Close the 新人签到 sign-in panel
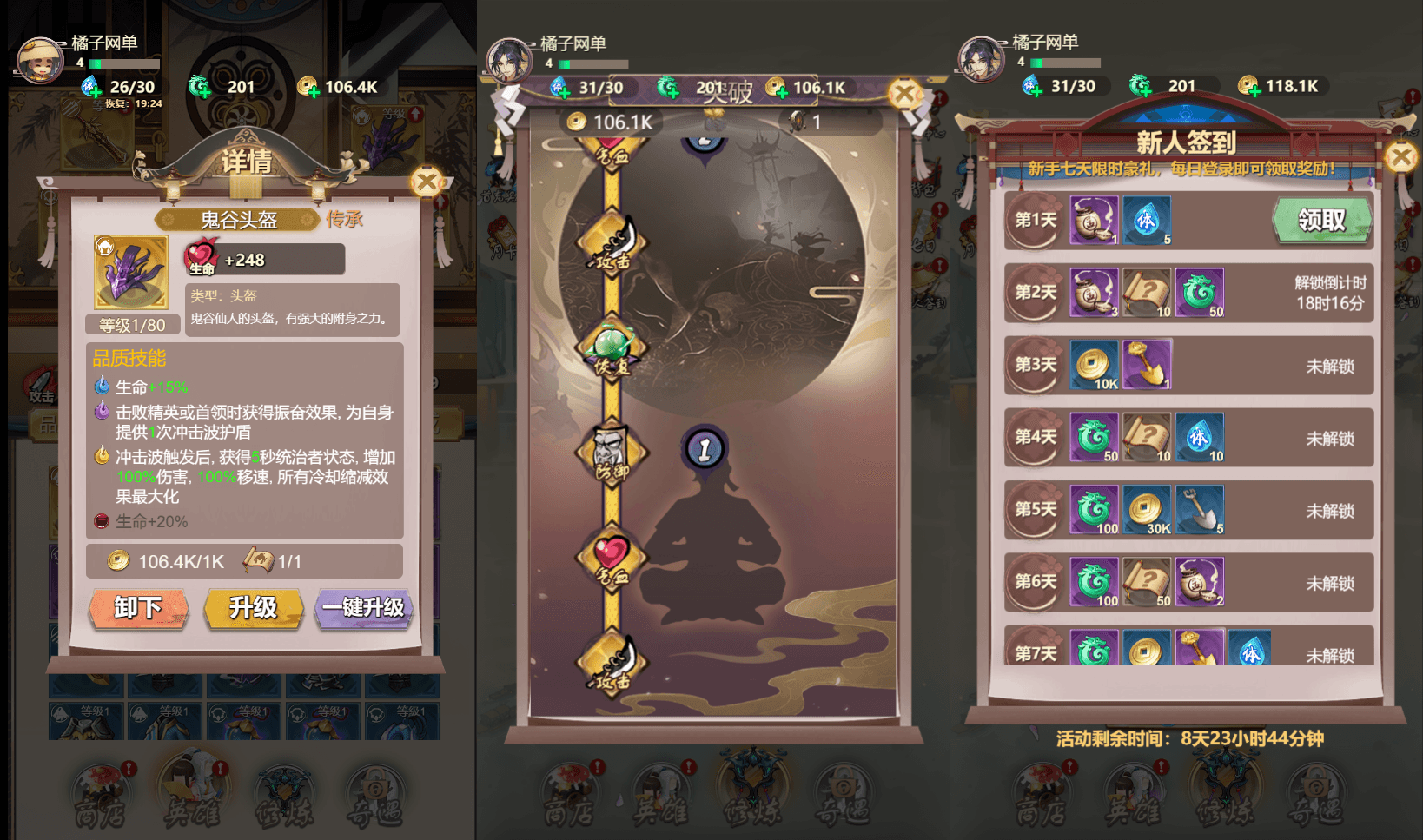Image resolution: width=1423 pixels, height=840 pixels. click(x=1400, y=156)
